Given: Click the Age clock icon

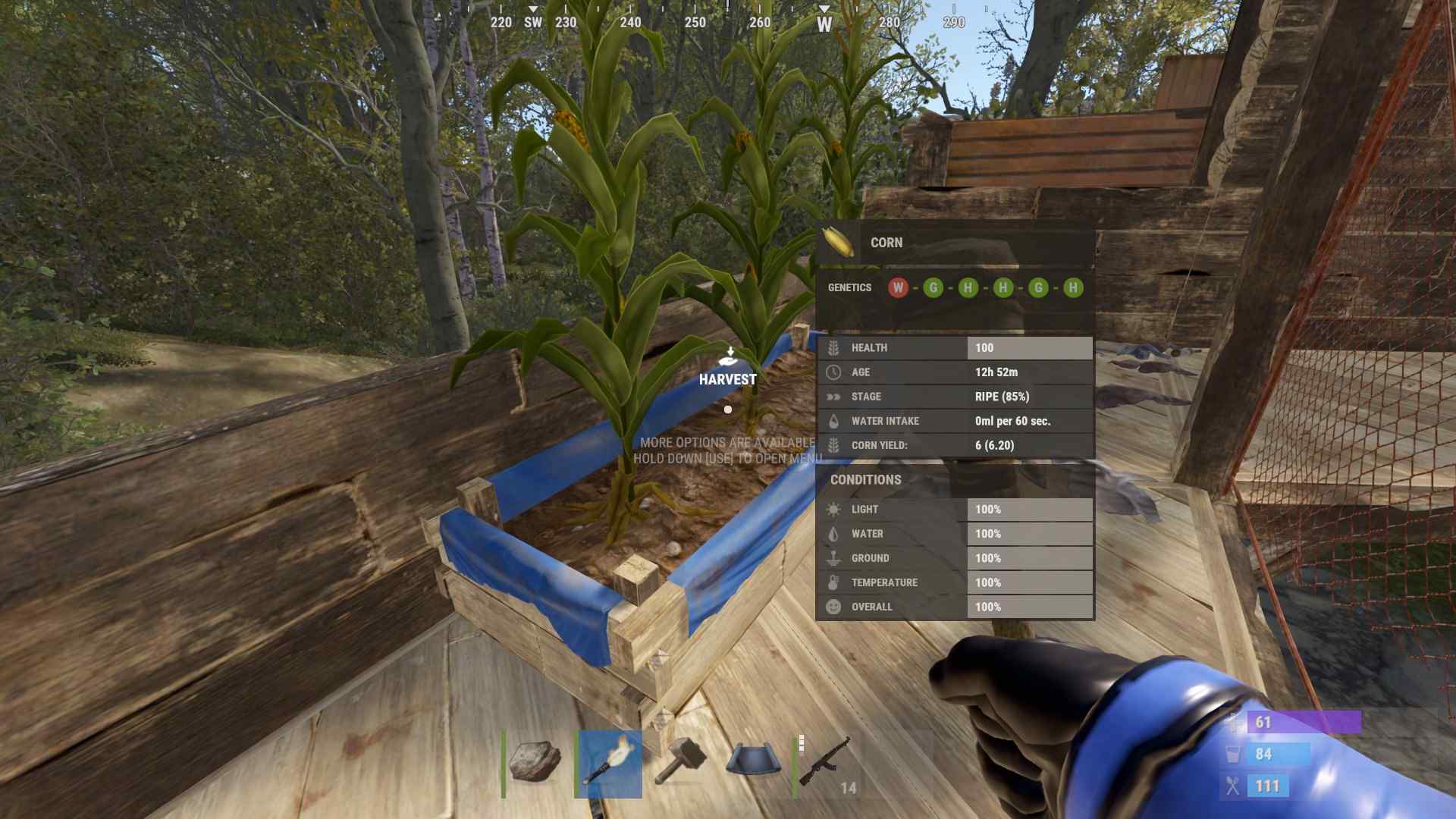Looking at the screenshot, I should pyautogui.click(x=832, y=372).
